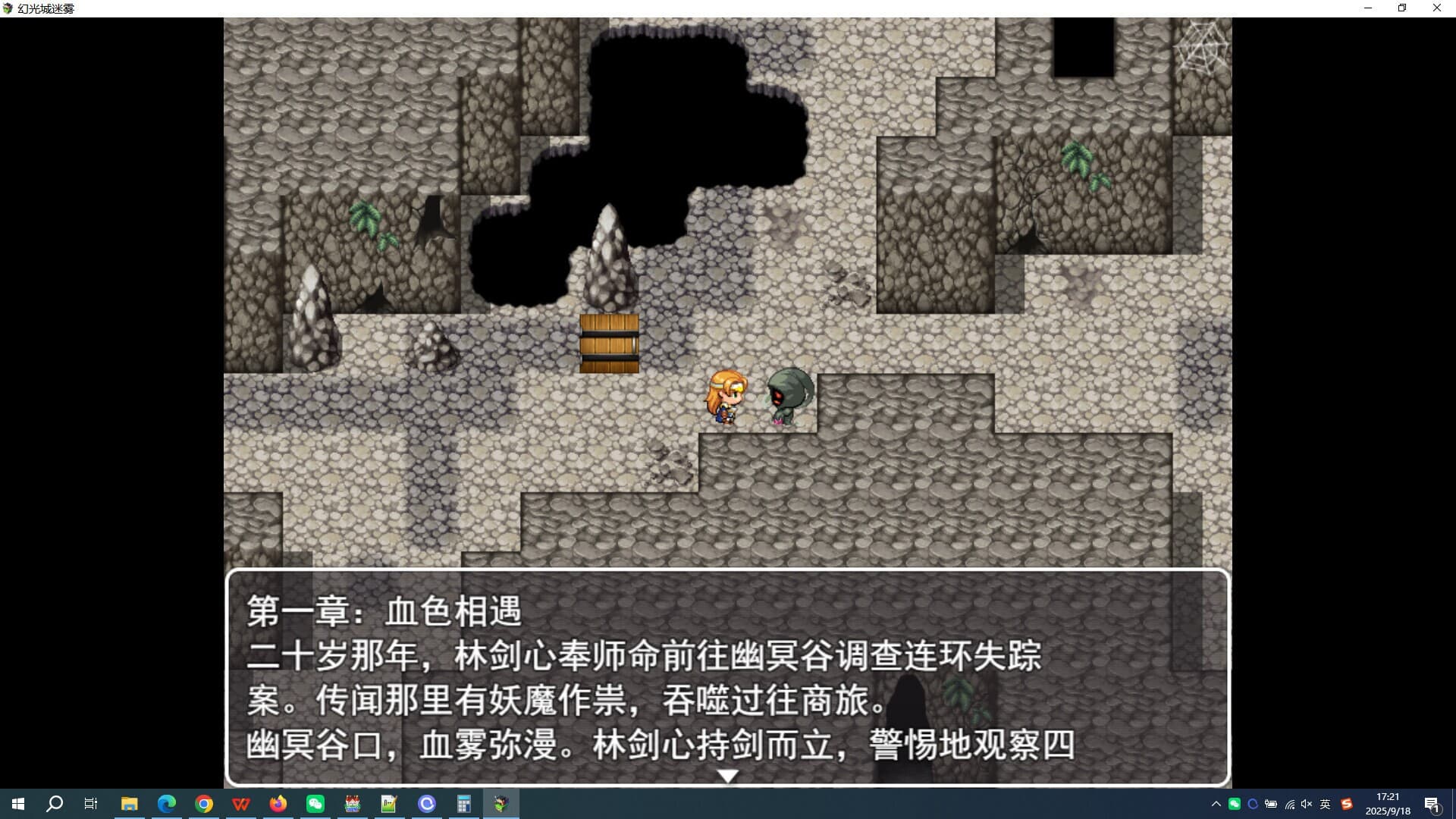Unmute audio via the speaker tray icon
This screenshot has height=819, width=1456.
(1305, 804)
